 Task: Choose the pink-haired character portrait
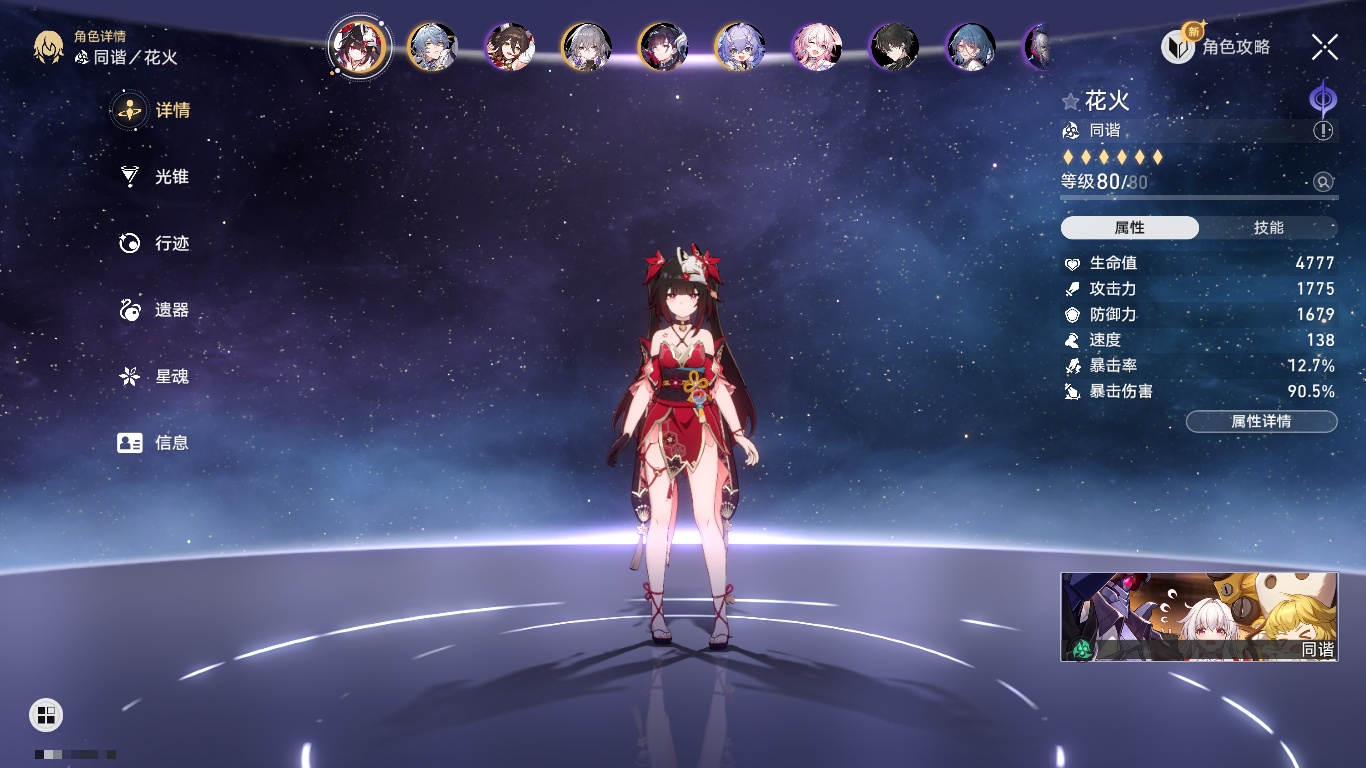817,47
